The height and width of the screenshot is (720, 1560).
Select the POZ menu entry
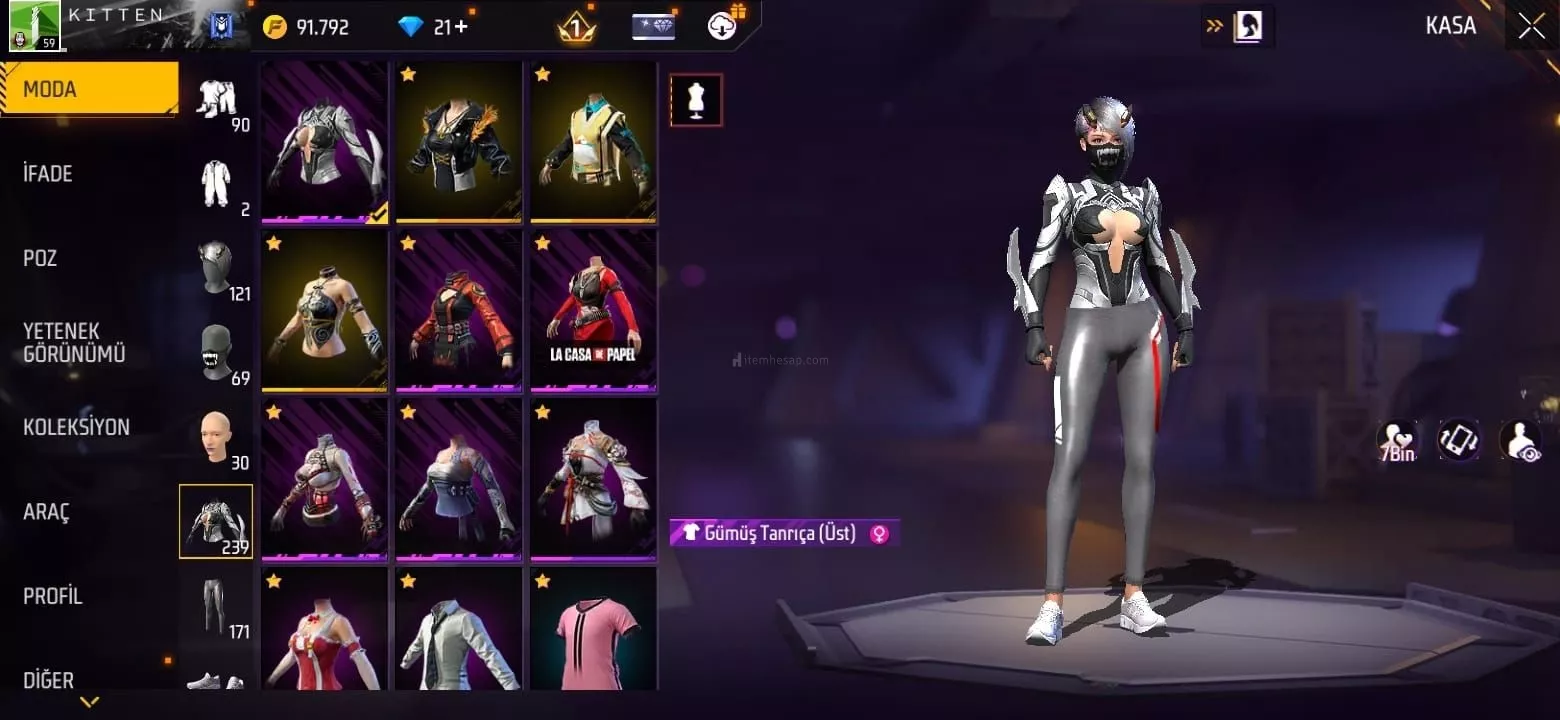(40, 258)
